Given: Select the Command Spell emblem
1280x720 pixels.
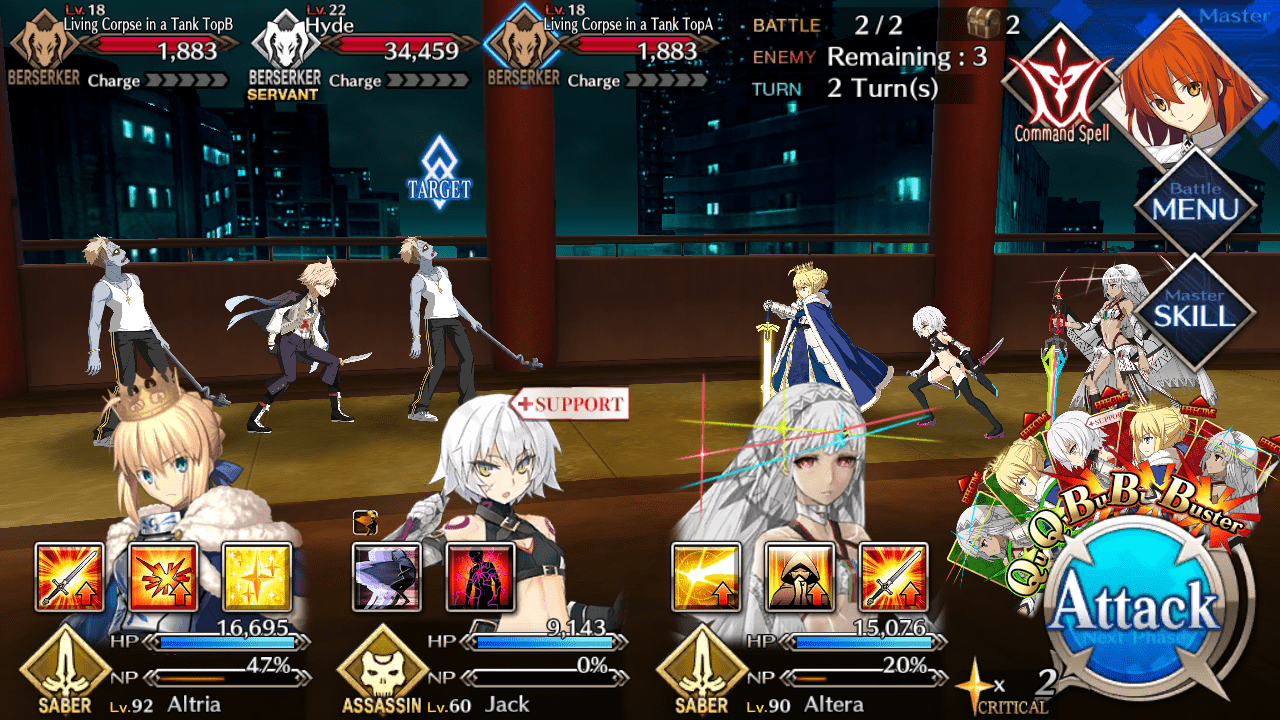Looking at the screenshot, I should tap(1061, 83).
